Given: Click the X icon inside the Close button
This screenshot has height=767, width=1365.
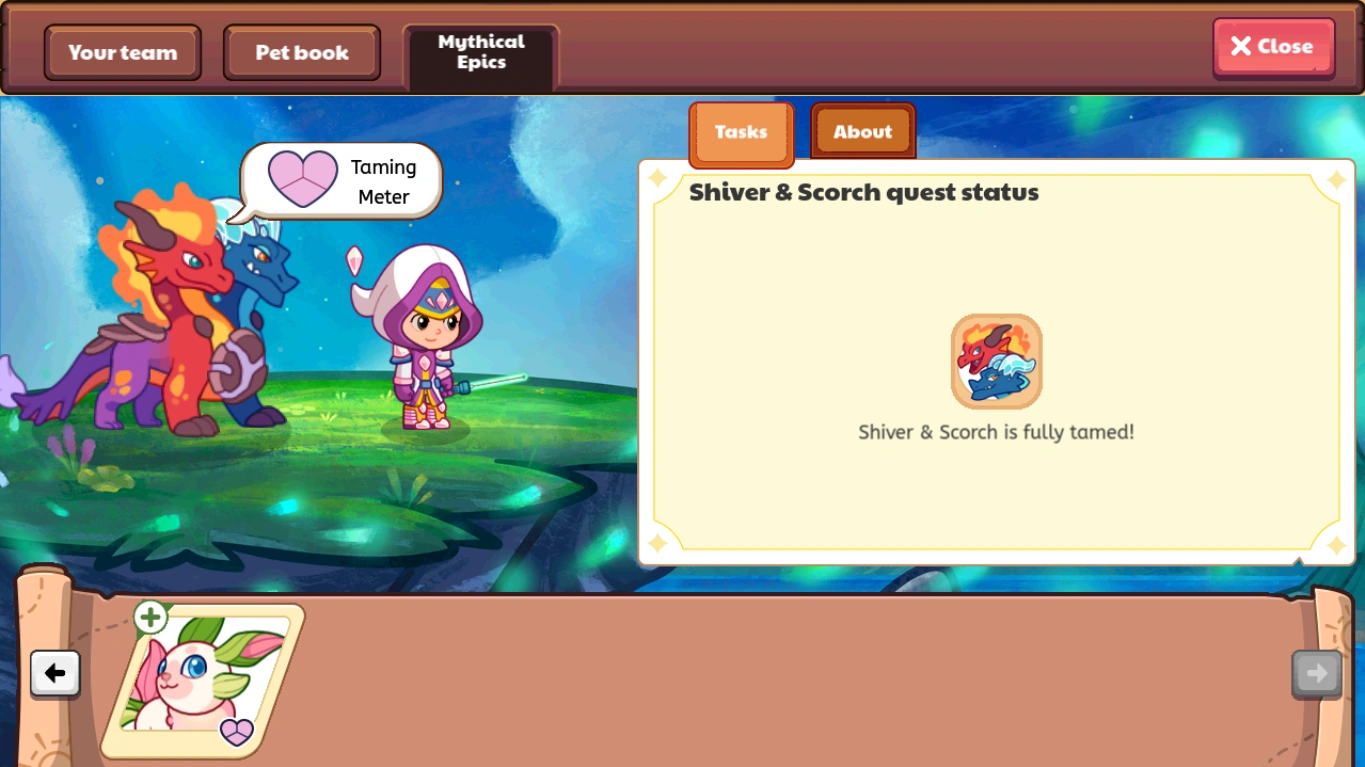Looking at the screenshot, I should point(1243,46).
